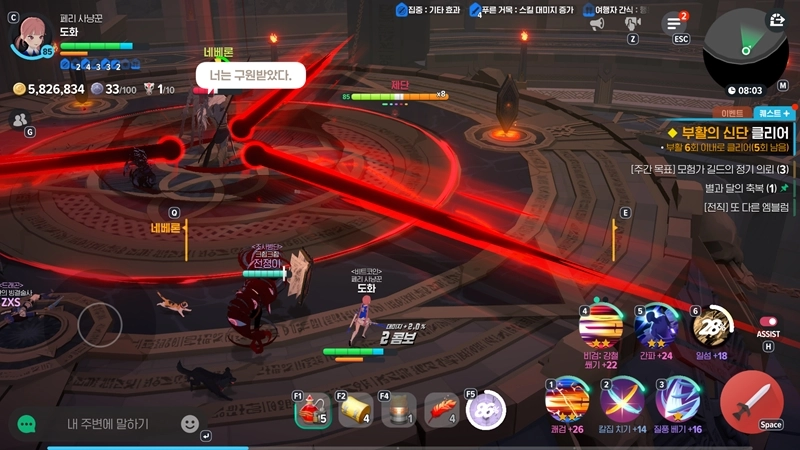The width and height of the screenshot is (800, 450).
Task: Open the circular minimap
Action: point(745,45)
